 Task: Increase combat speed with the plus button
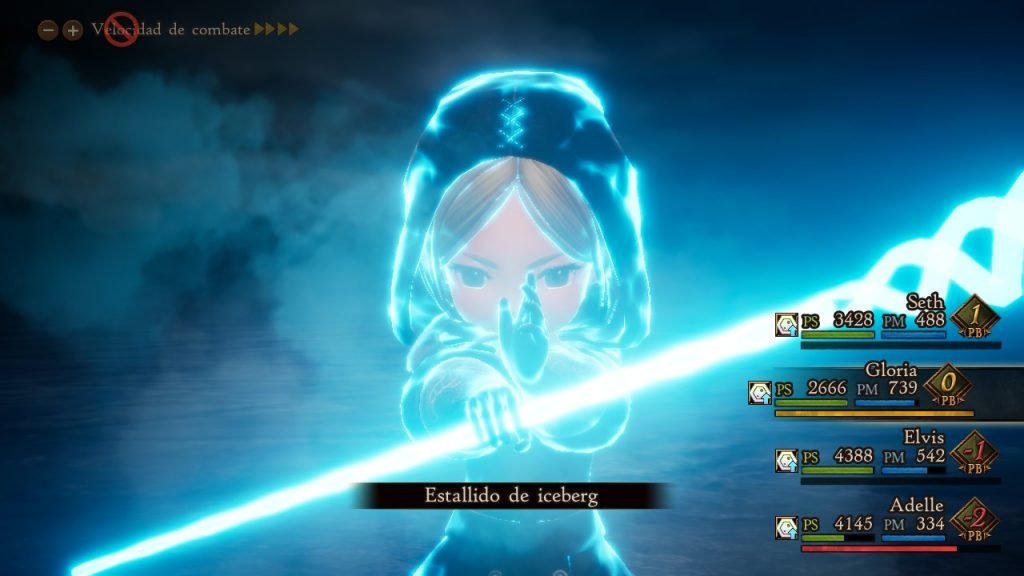(x=72, y=30)
